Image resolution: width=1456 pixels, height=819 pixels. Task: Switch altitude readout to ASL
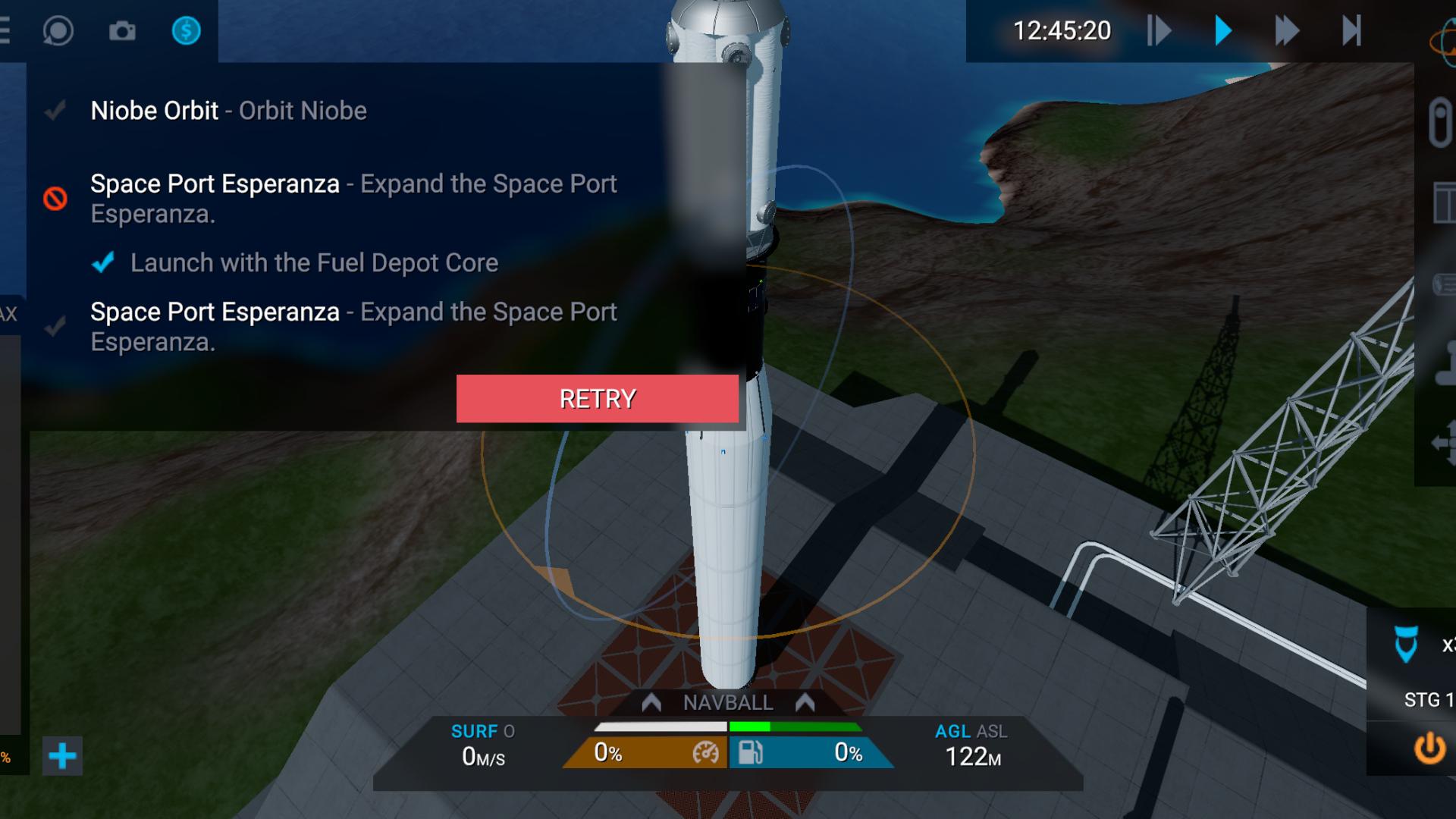992,732
